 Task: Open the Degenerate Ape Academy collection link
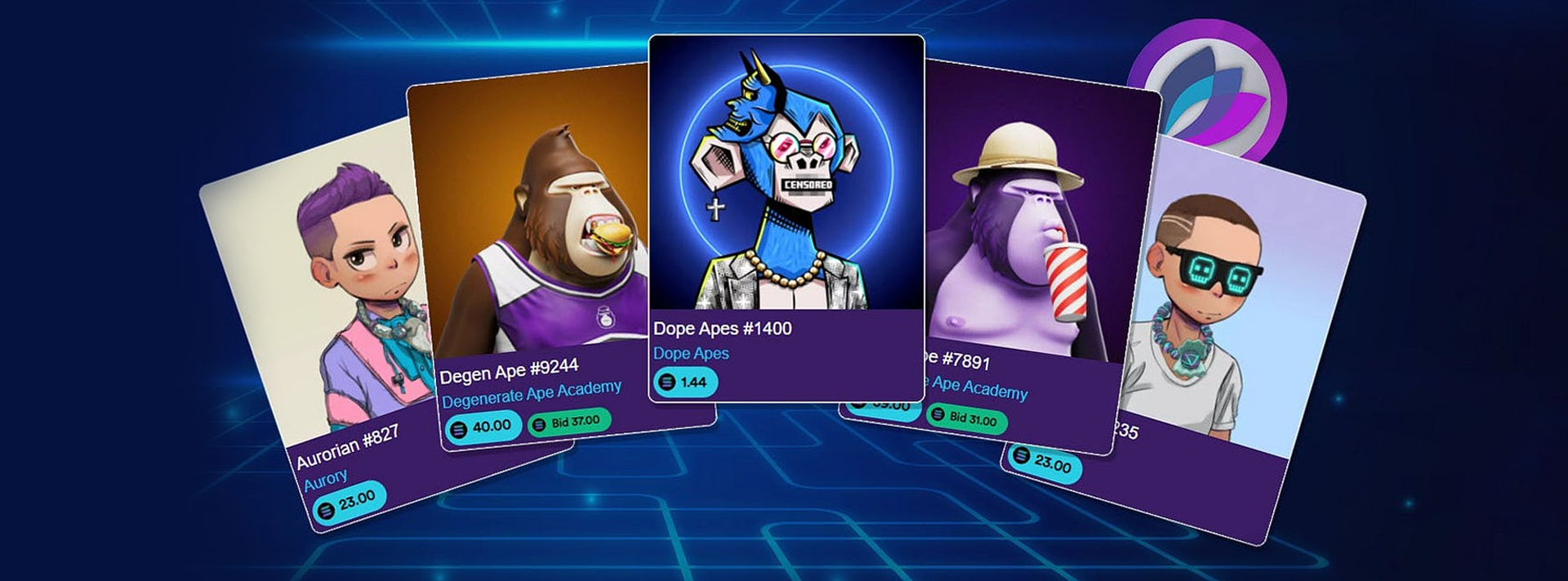point(532,393)
